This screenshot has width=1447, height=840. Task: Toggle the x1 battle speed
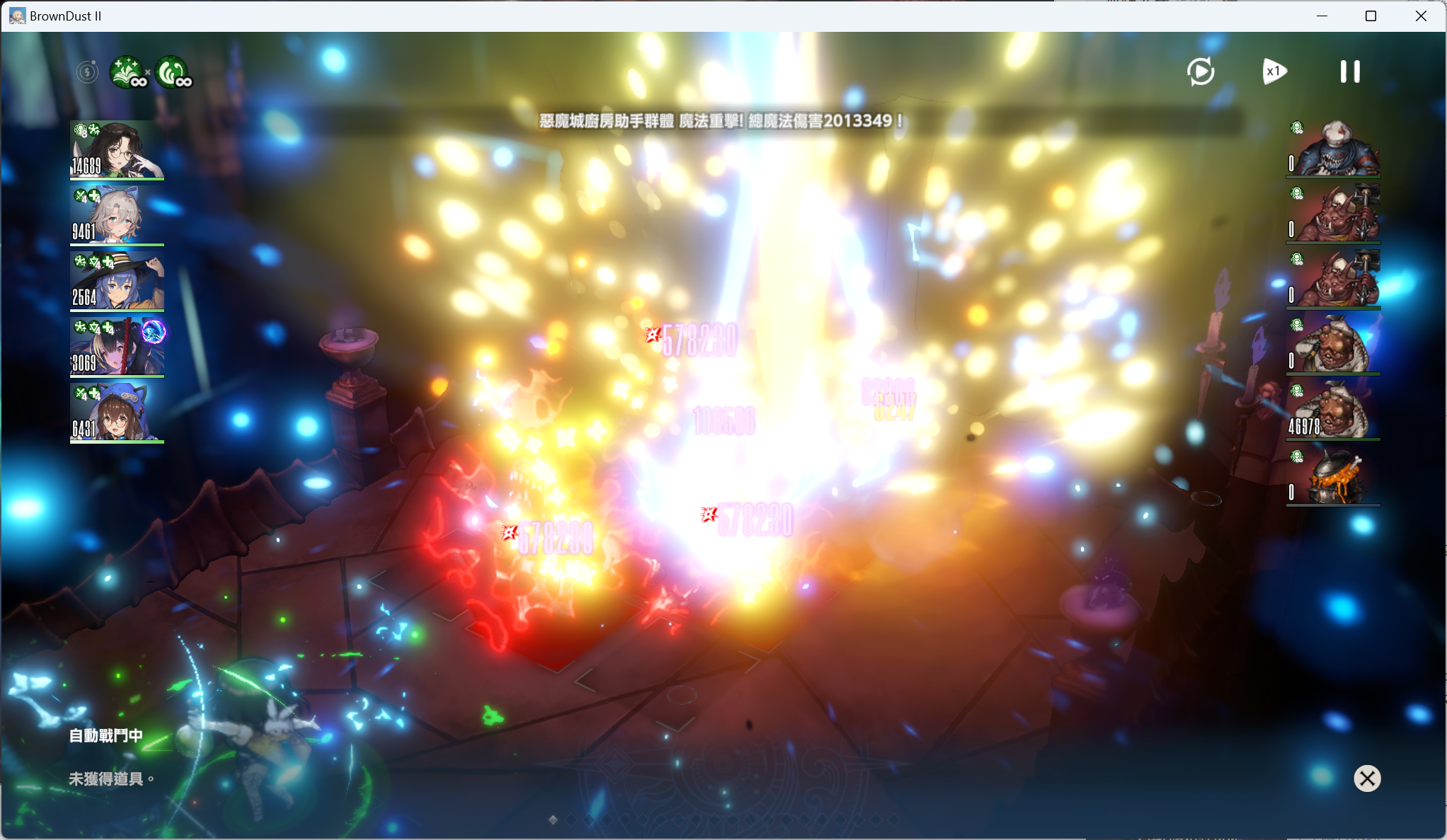pos(1274,71)
